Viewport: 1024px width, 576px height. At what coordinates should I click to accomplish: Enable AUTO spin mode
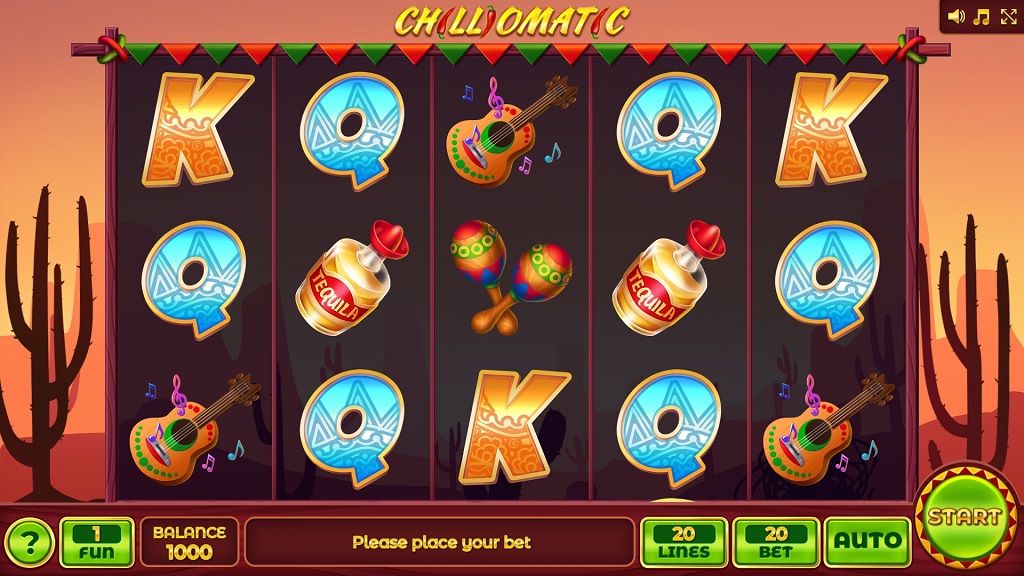pos(867,542)
